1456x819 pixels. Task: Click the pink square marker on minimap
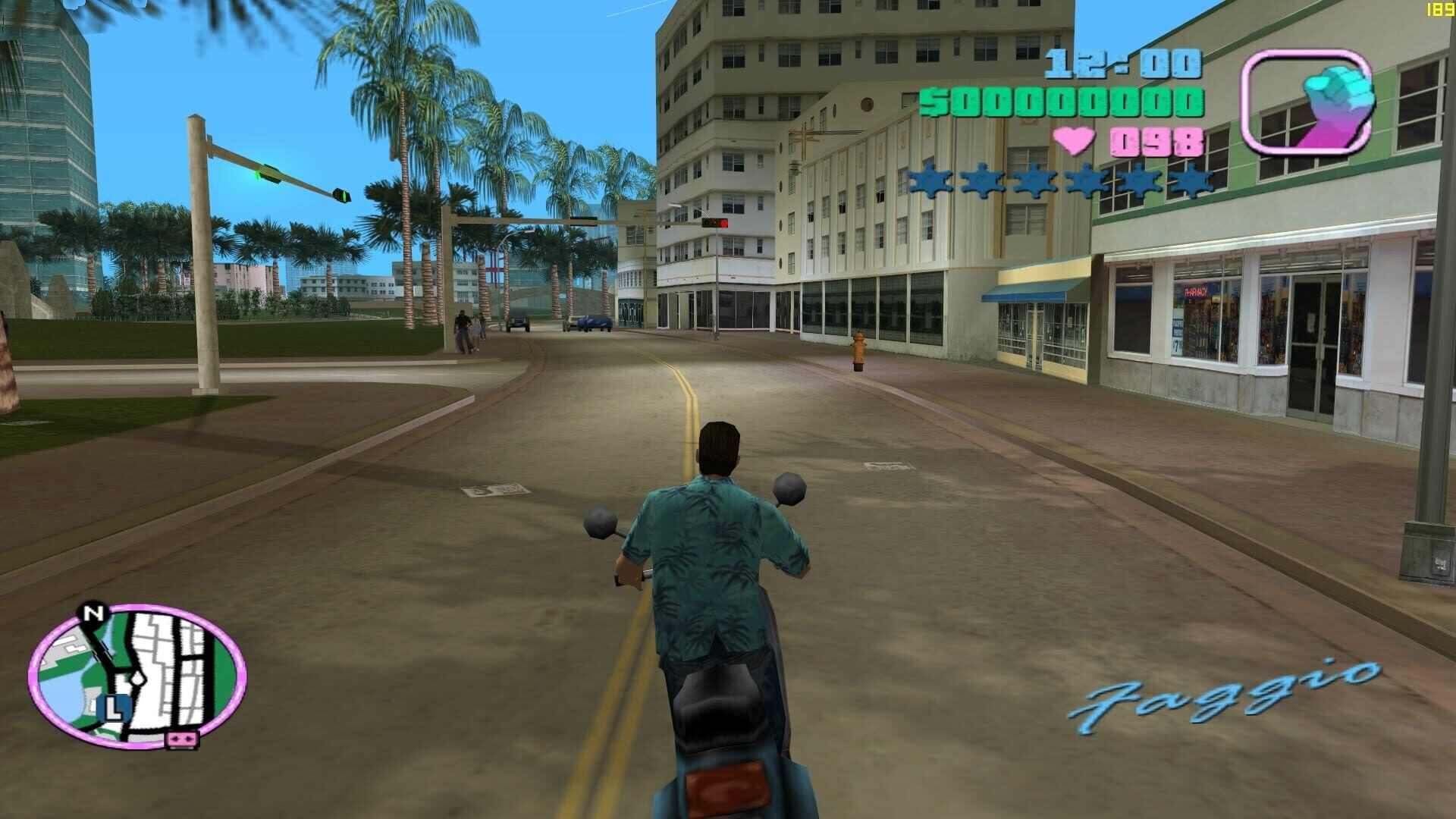[x=180, y=740]
